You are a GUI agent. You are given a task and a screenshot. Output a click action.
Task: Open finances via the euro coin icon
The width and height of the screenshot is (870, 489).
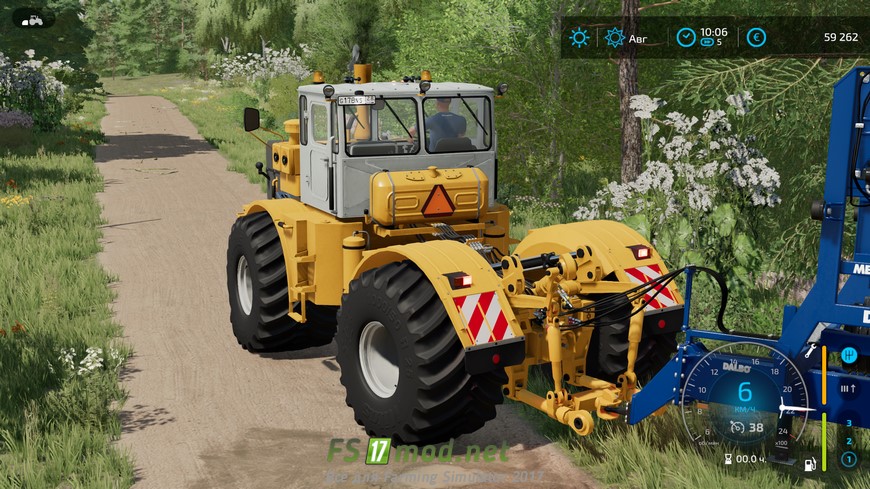(756, 37)
